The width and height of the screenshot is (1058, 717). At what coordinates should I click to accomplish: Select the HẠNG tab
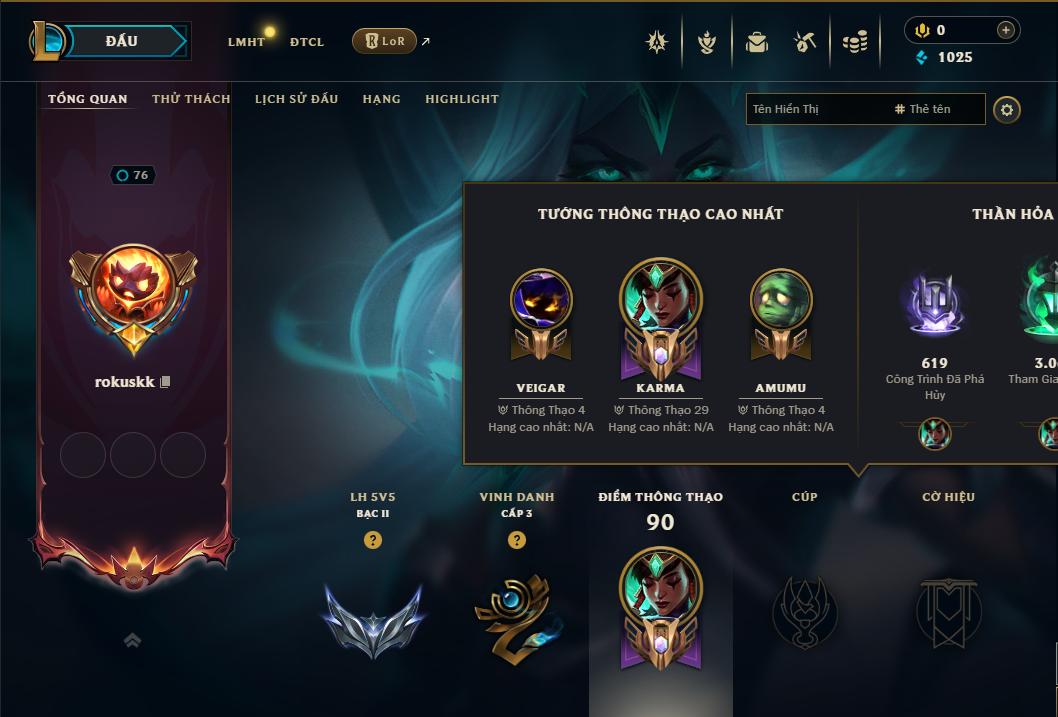point(381,99)
